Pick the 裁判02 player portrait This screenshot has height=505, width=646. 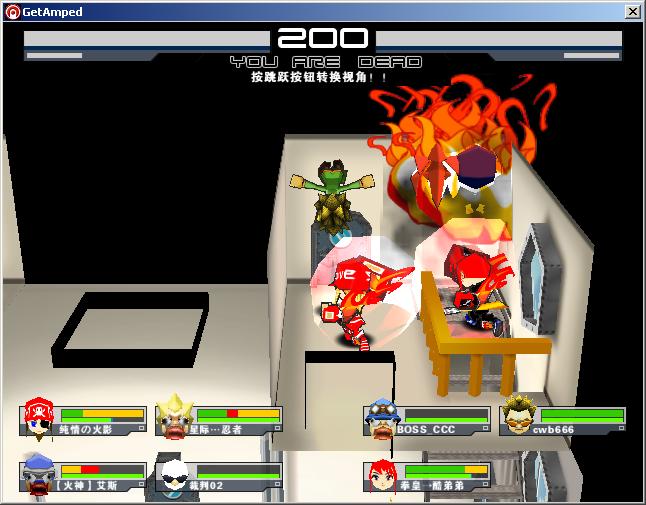coord(173,475)
